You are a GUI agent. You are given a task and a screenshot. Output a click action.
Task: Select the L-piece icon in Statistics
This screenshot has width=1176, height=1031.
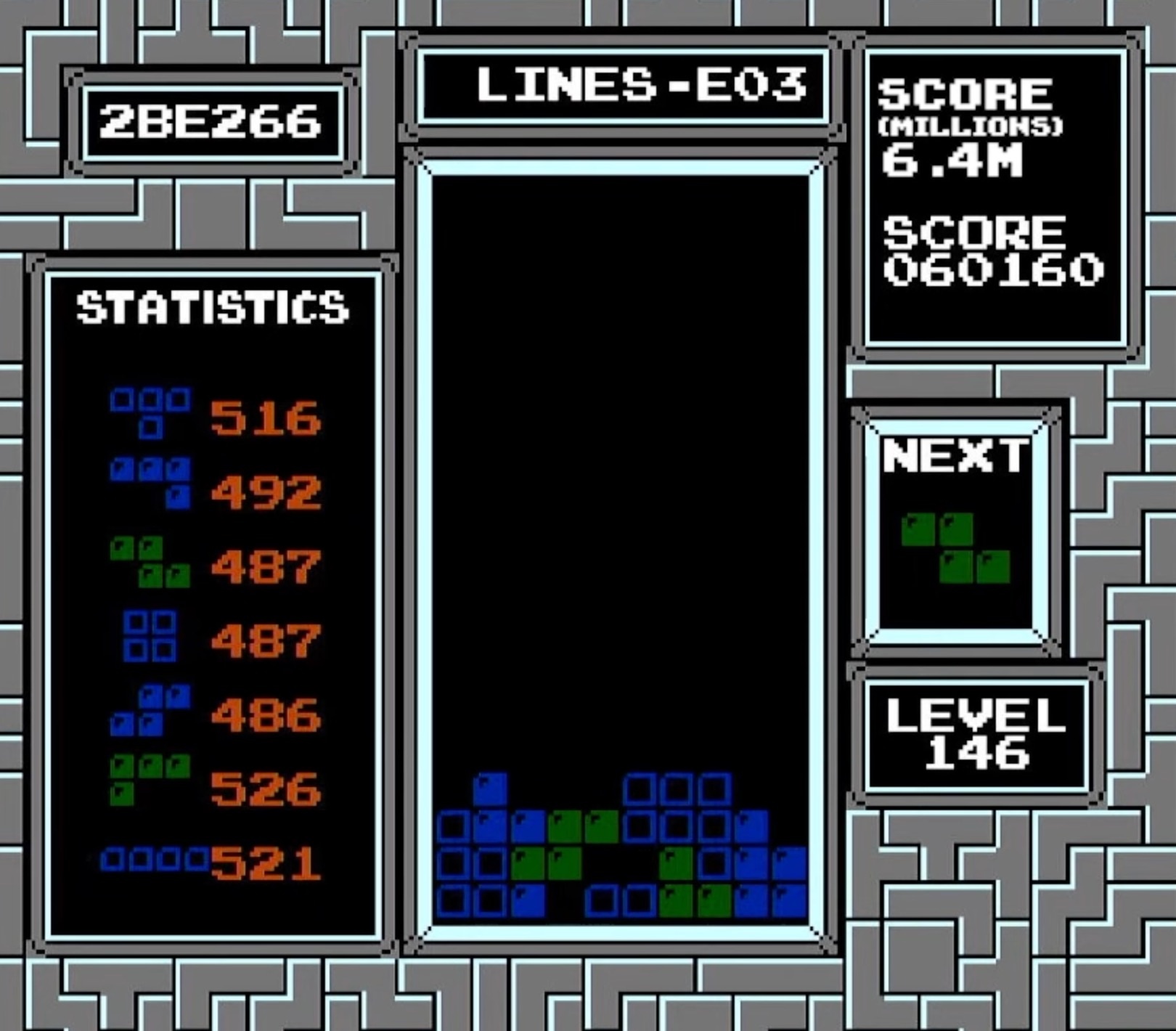[x=149, y=781]
